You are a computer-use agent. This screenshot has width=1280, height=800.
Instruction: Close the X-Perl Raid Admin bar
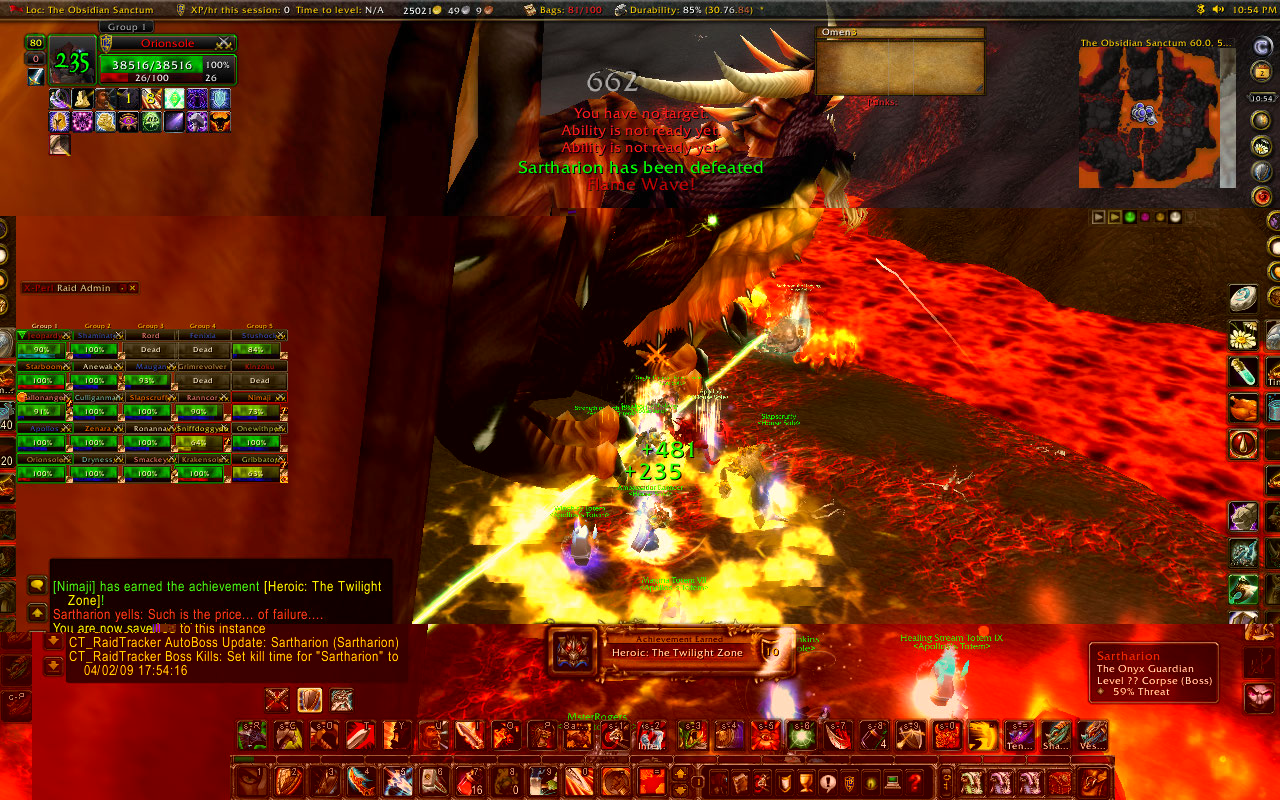point(132,288)
